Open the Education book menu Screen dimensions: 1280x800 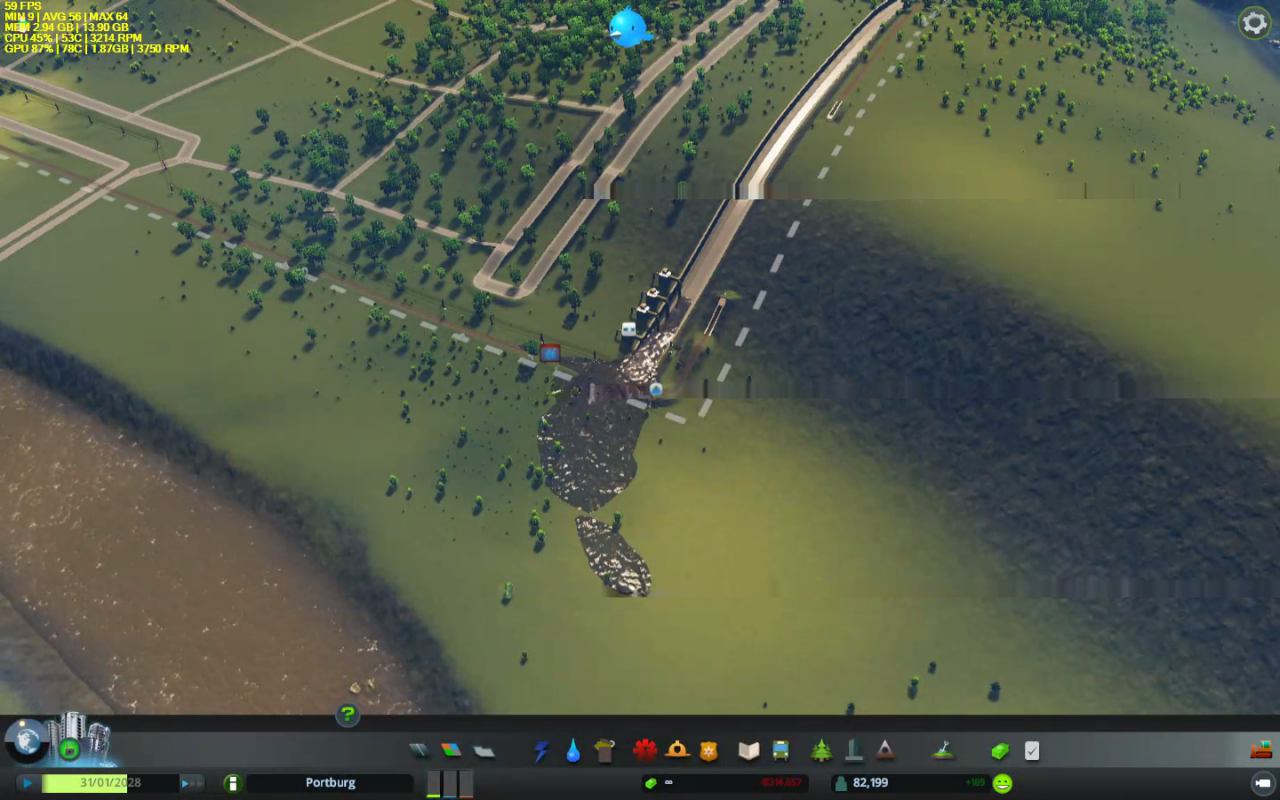tap(749, 750)
